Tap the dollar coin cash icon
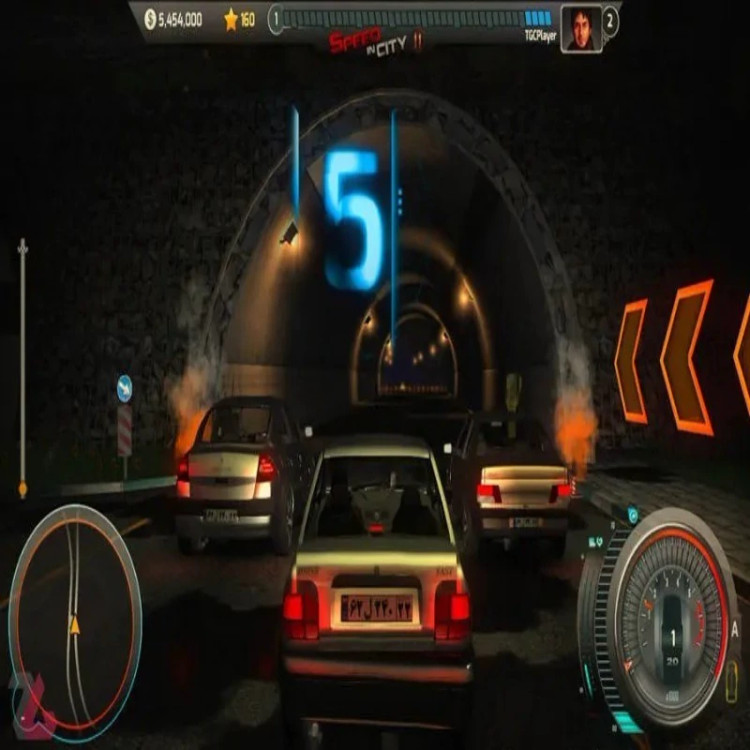The height and width of the screenshot is (750, 750). coord(150,19)
